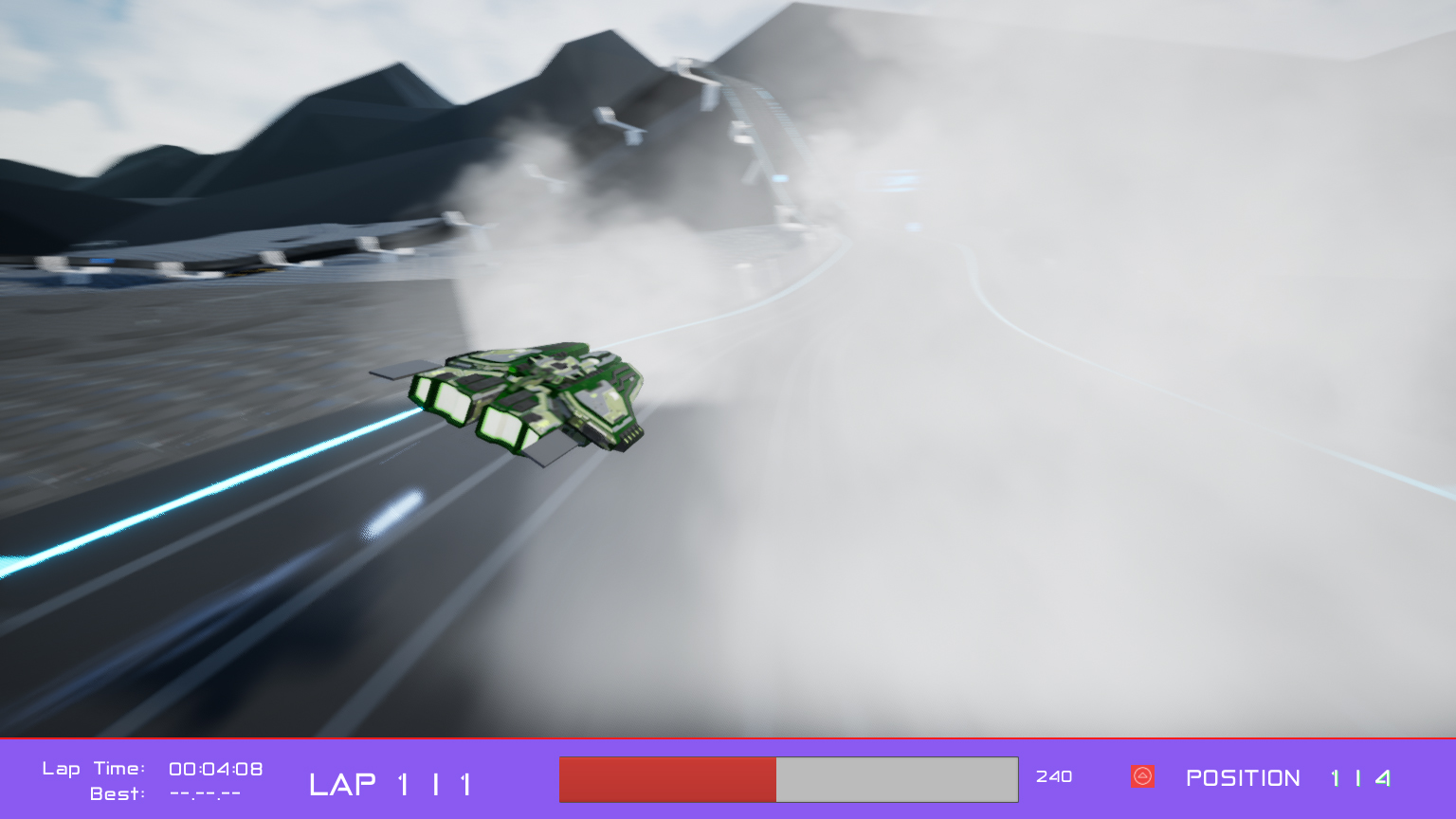Click the LAP counter display
Screen dimensions: 1456x819
pyautogui.click(x=391, y=784)
